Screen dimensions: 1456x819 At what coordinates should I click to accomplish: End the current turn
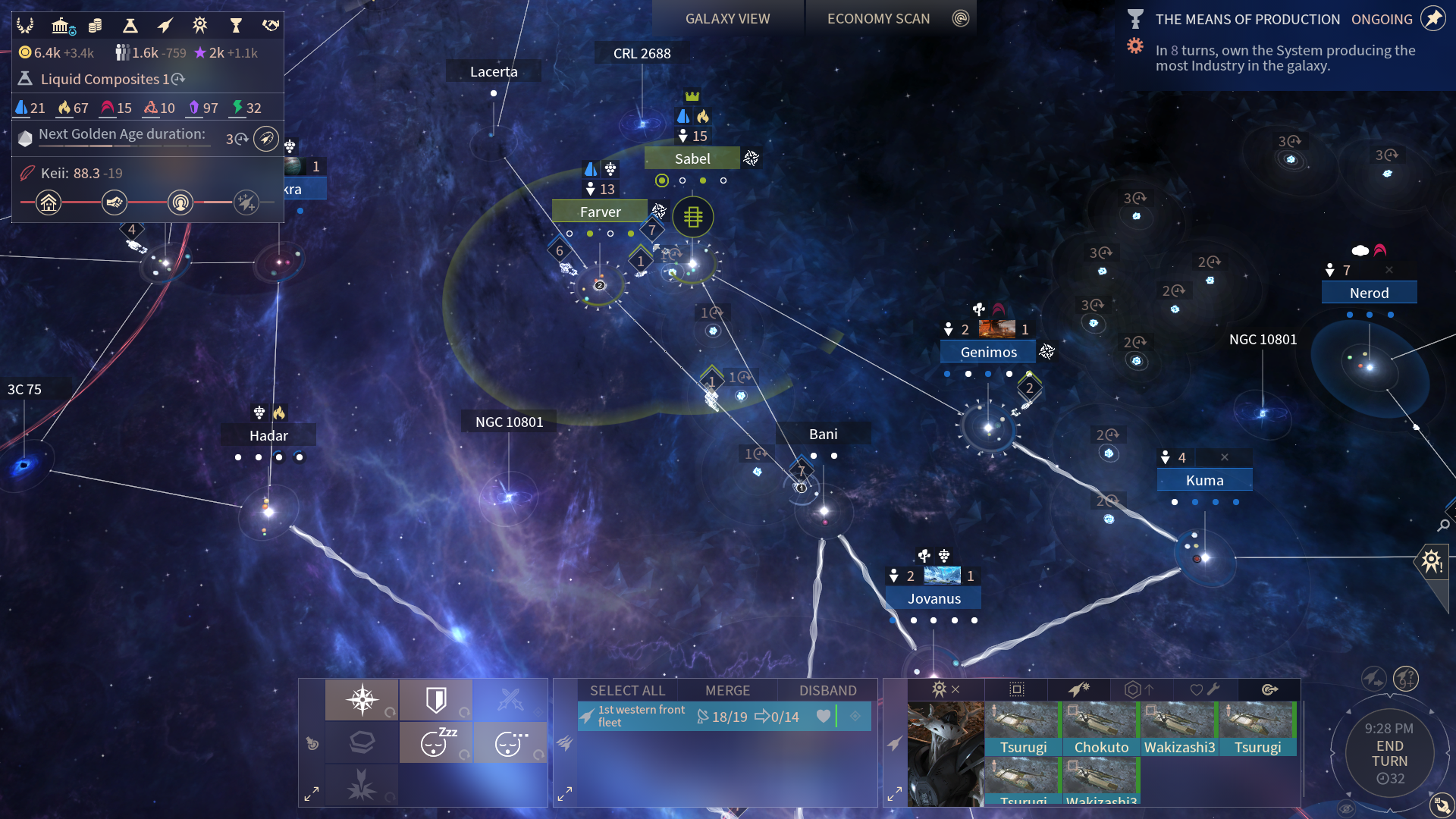[1389, 754]
